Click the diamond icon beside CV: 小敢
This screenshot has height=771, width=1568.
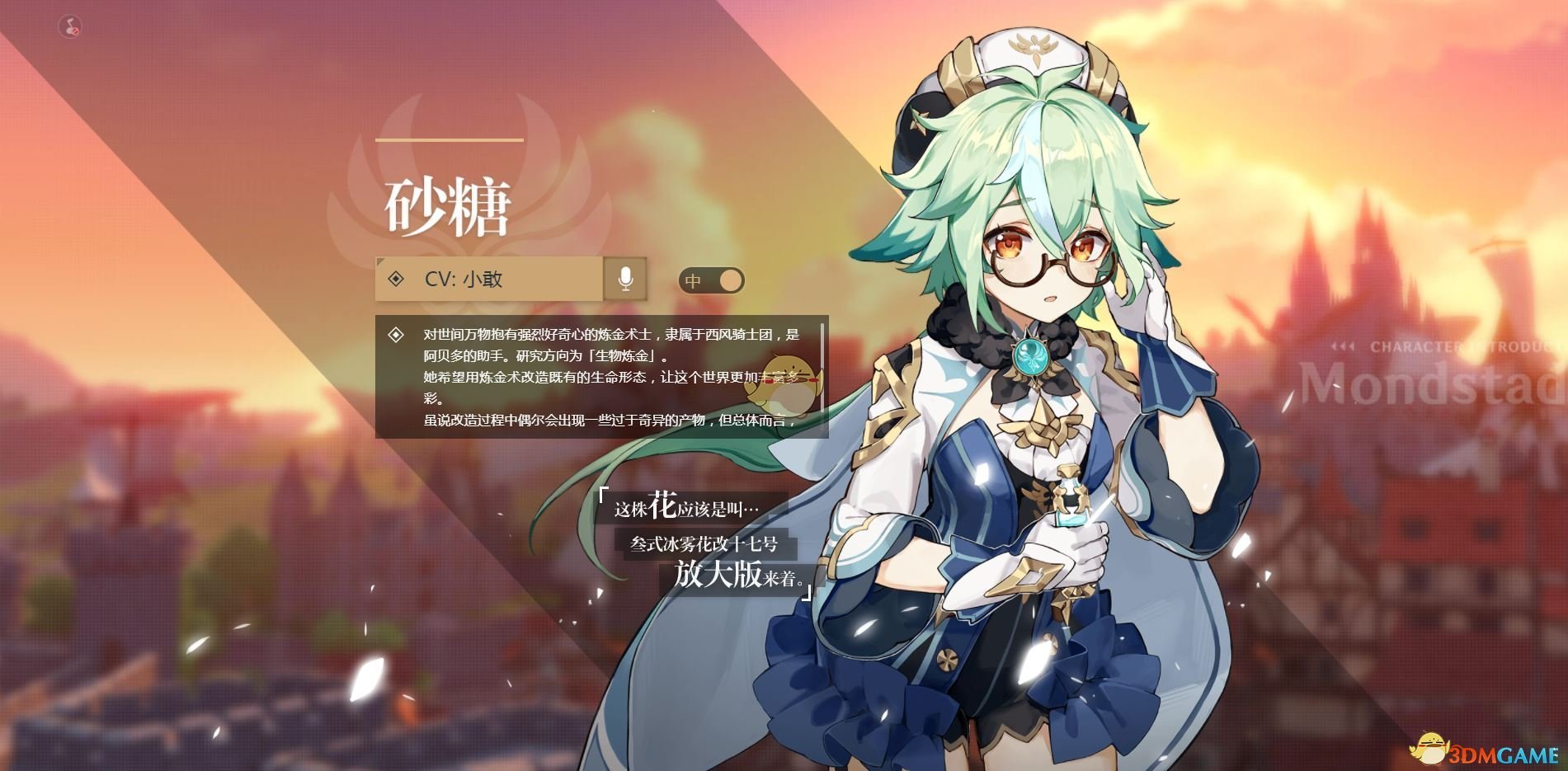394,280
